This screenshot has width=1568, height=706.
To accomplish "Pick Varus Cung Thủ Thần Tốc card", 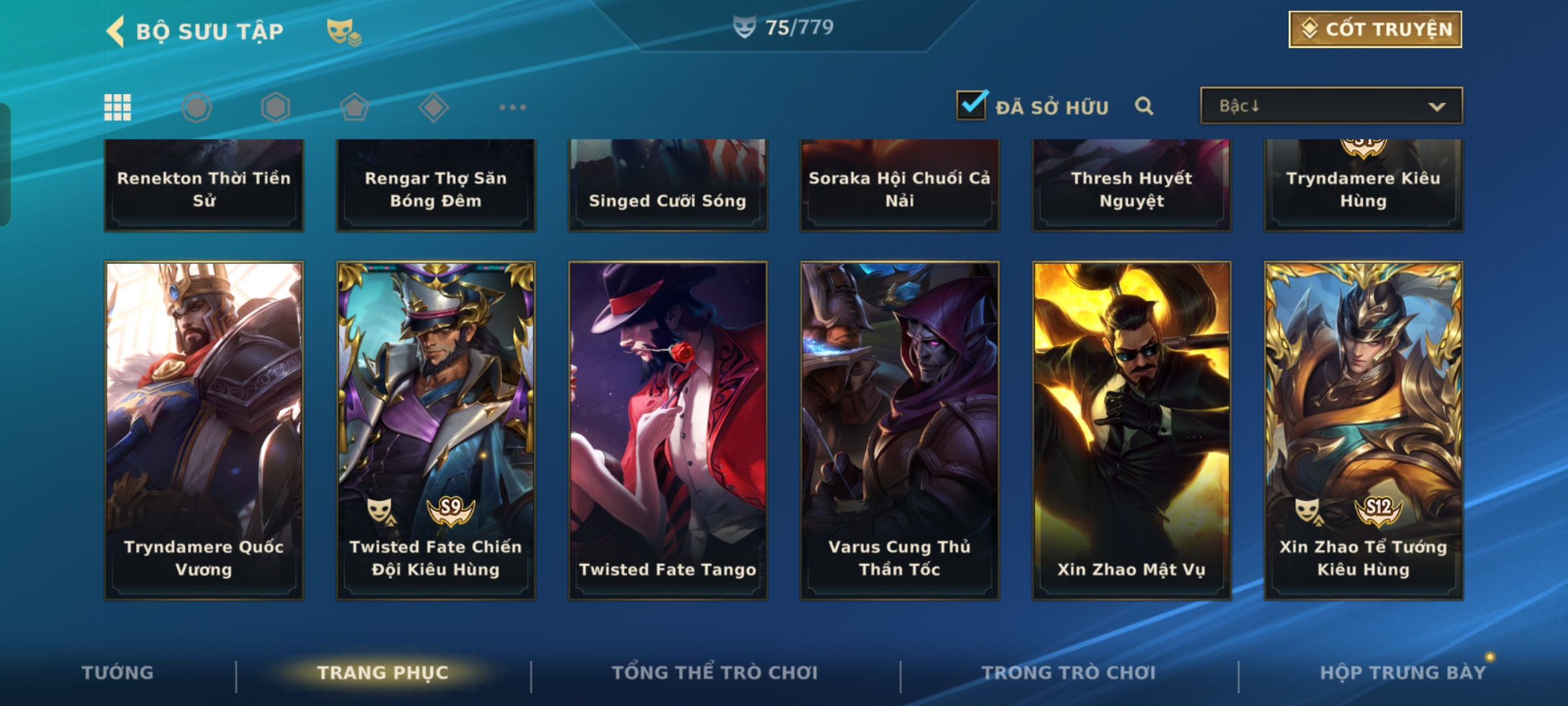I will (x=900, y=430).
